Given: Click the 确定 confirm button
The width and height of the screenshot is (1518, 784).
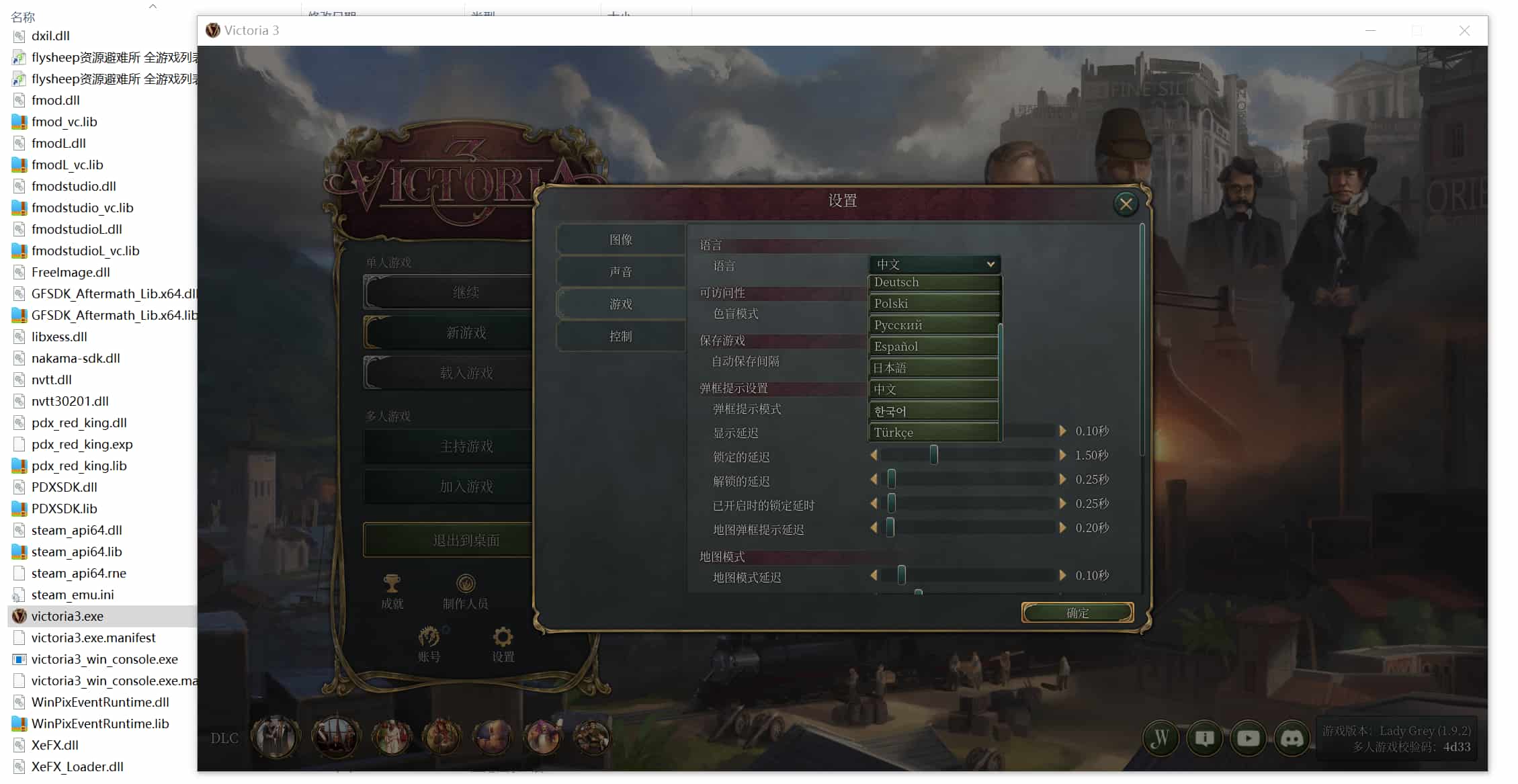Looking at the screenshot, I should [1077, 613].
